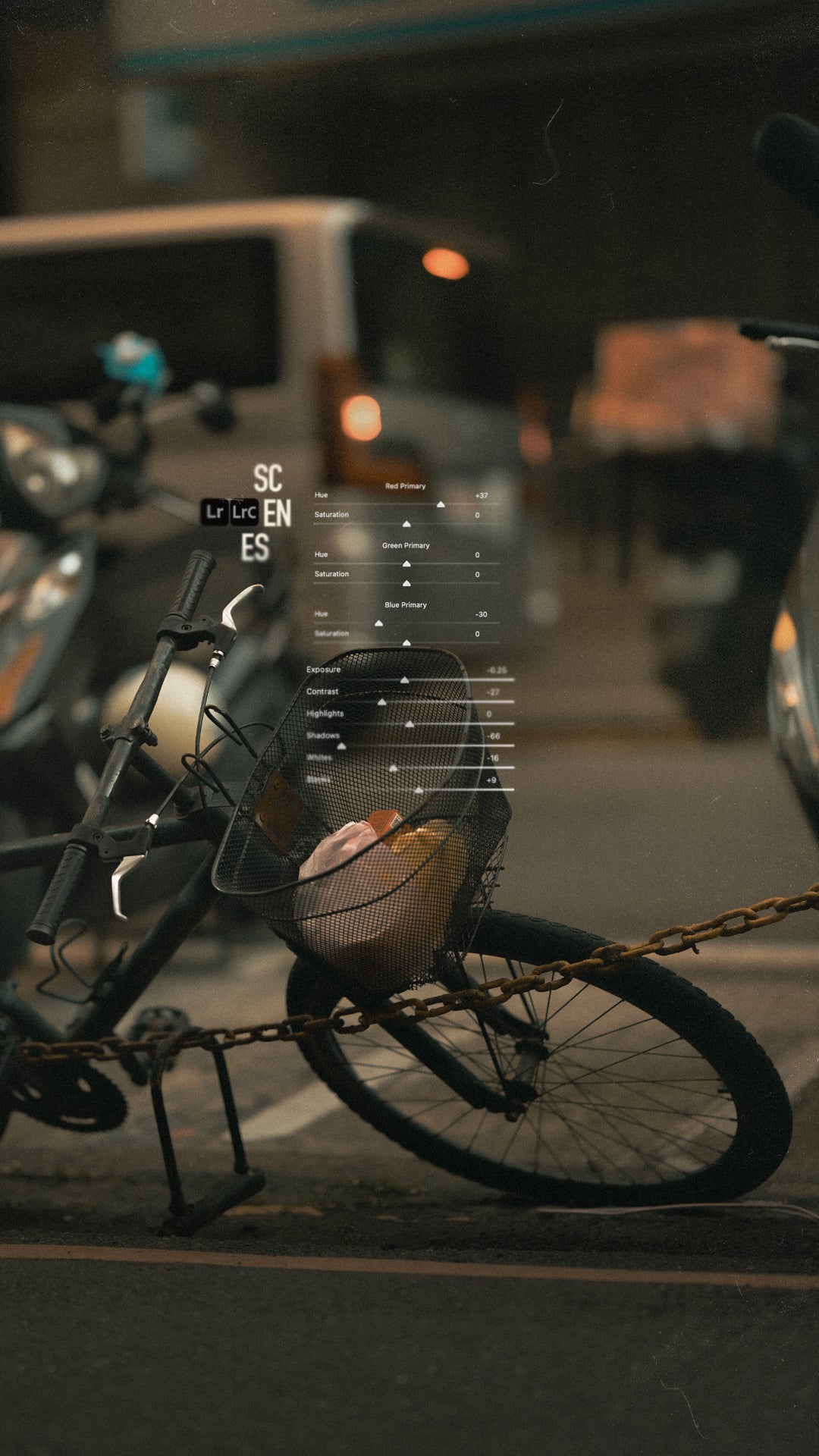Click the Whites slider handle

click(393, 768)
